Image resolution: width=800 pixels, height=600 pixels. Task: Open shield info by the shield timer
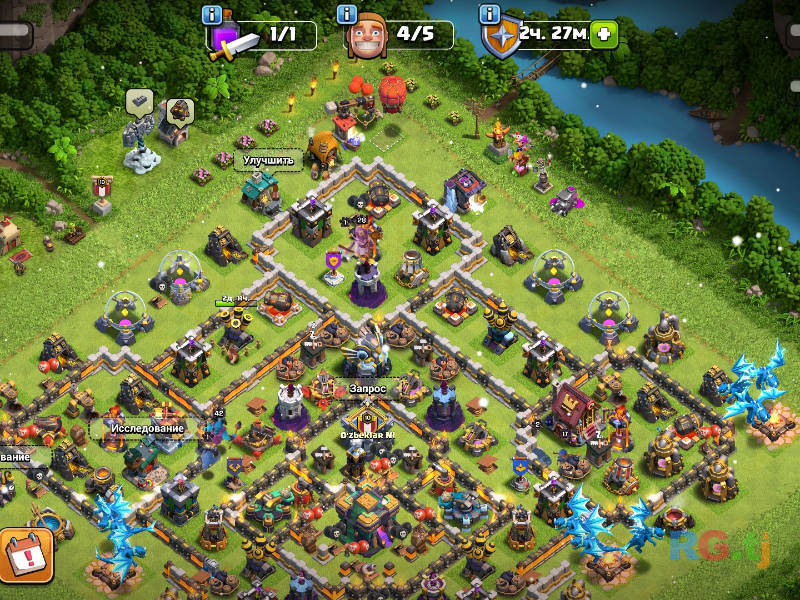click(489, 15)
